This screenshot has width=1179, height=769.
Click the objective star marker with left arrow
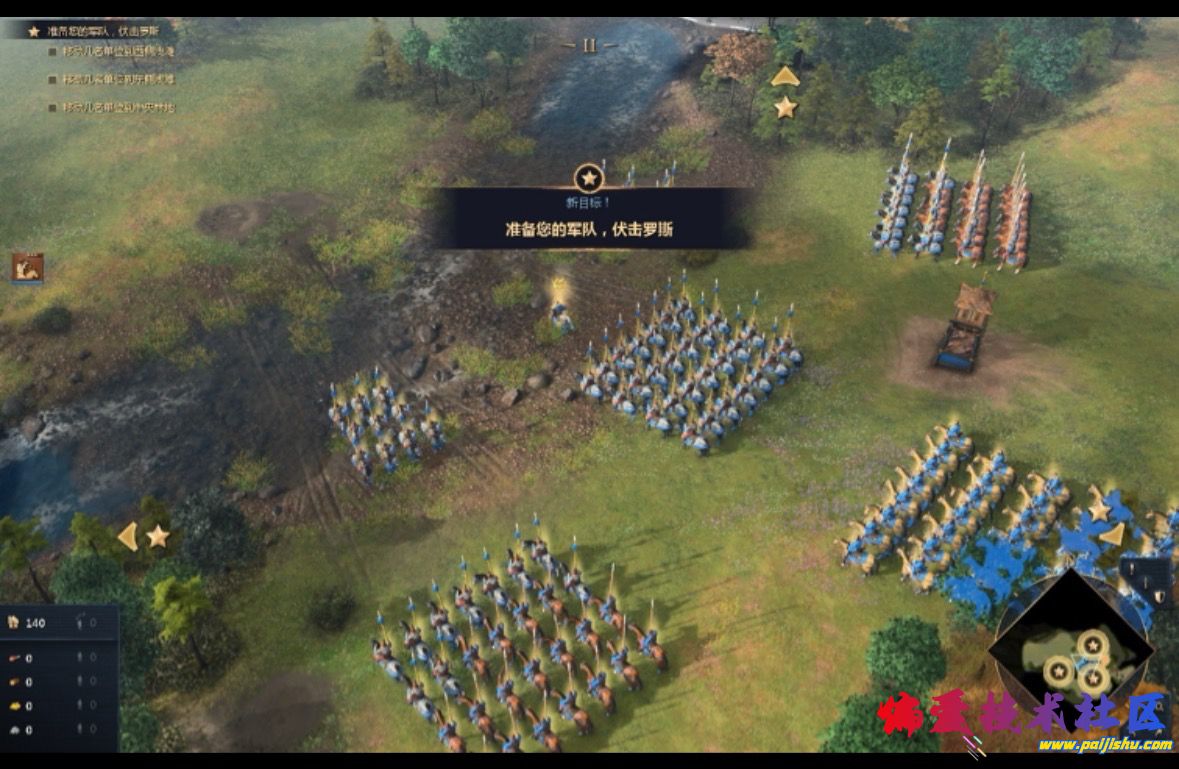click(157, 537)
